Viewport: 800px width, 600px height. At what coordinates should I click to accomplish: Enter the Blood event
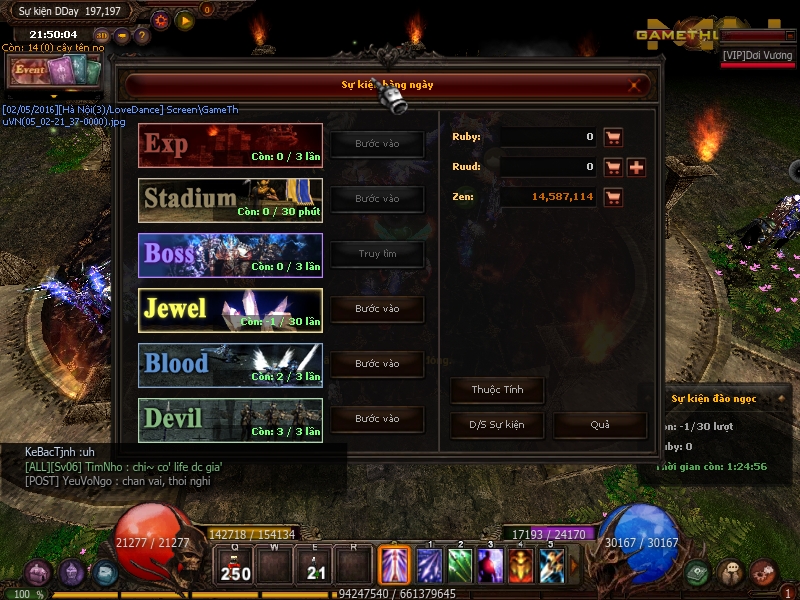377,364
